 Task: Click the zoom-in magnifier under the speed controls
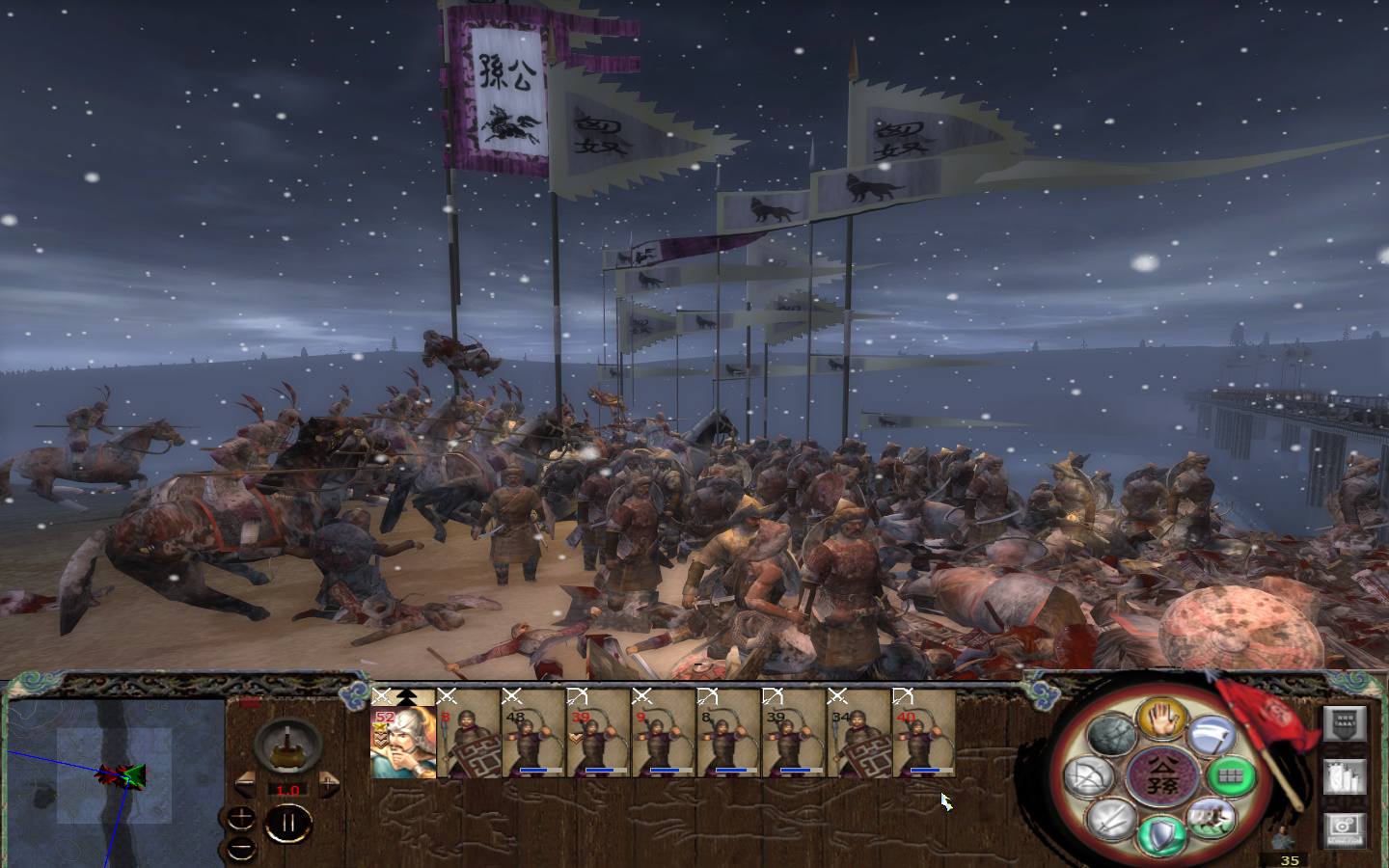pyautogui.click(x=242, y=818)
